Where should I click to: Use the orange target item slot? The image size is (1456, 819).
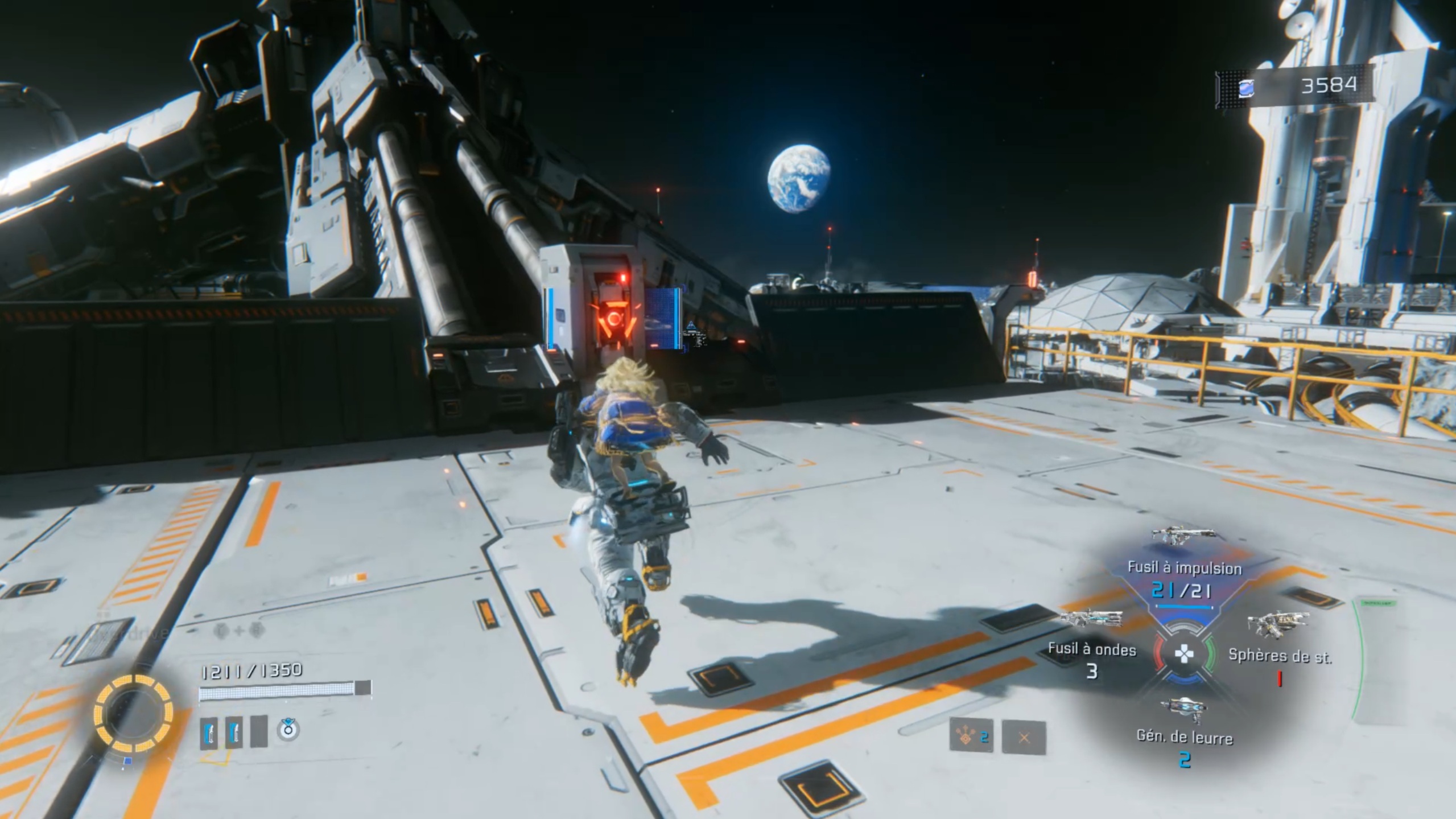click(x=971, y=737)
